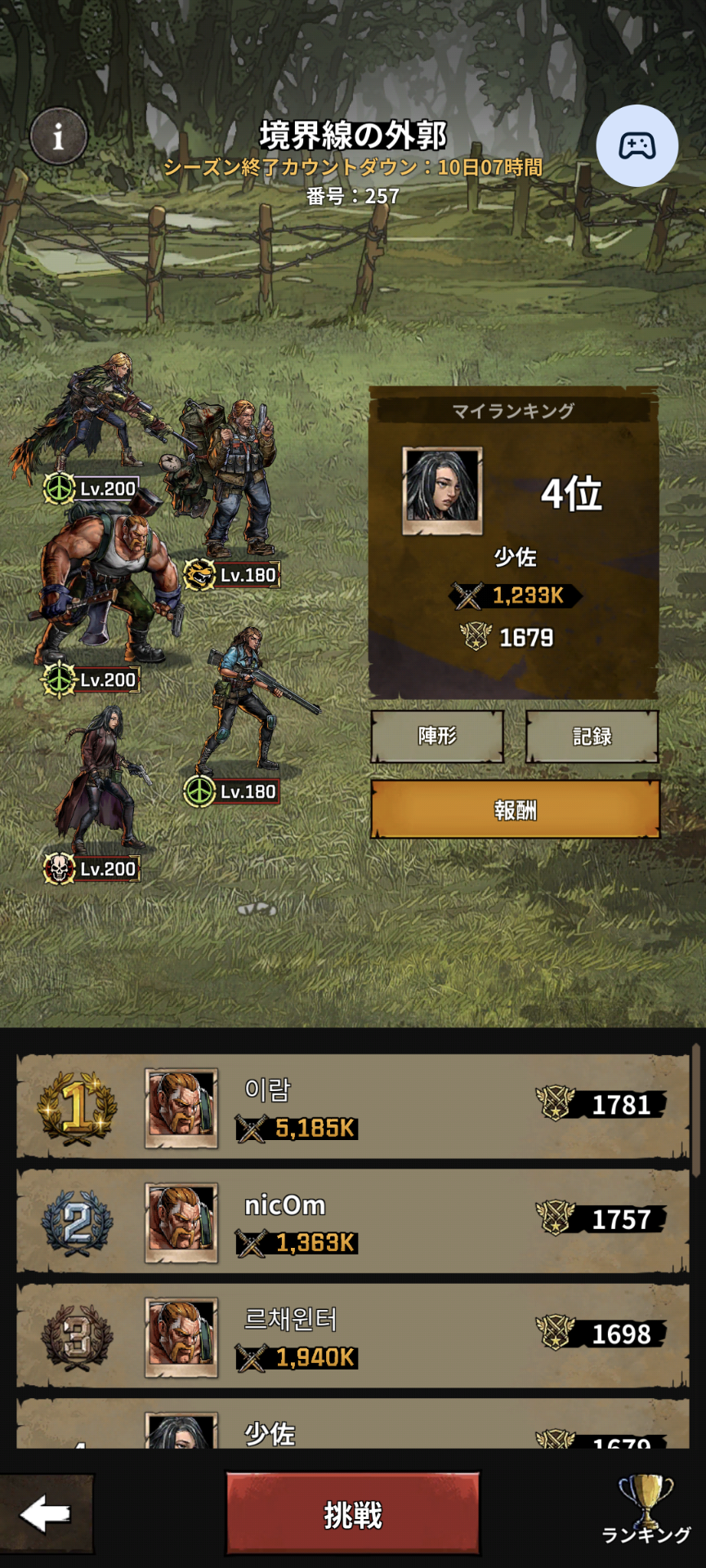Tap the gamepad controller icon
This screenshot has width=706, height=1568.
pos(637,146)
